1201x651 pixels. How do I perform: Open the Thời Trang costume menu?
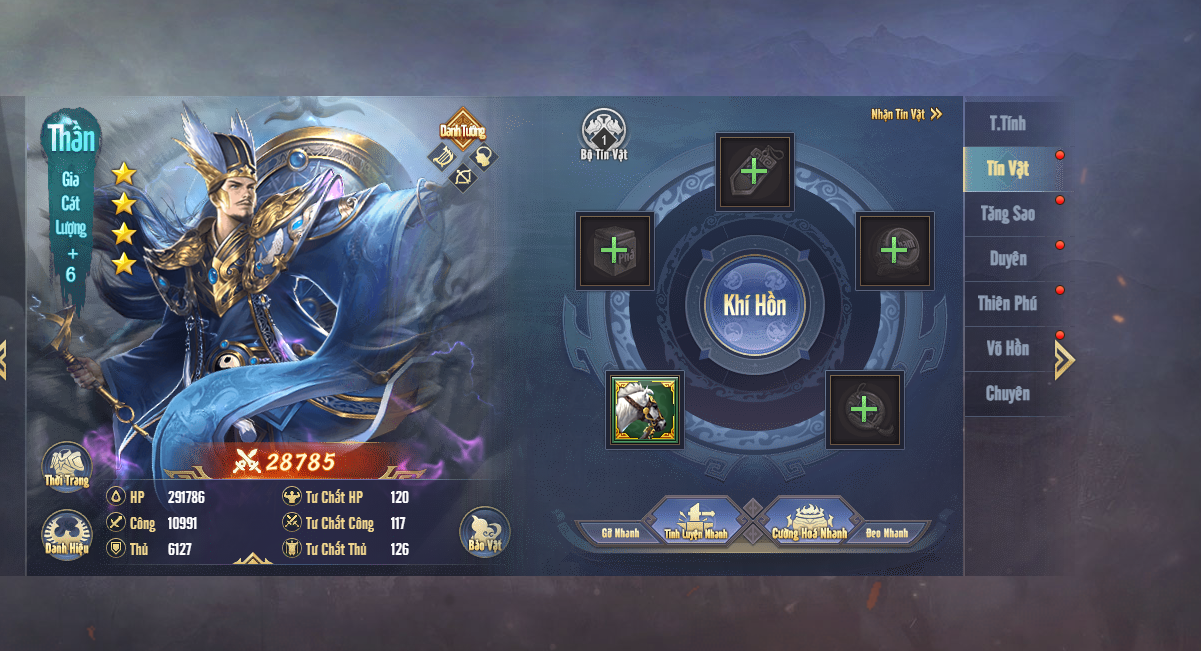coord(67,466)
